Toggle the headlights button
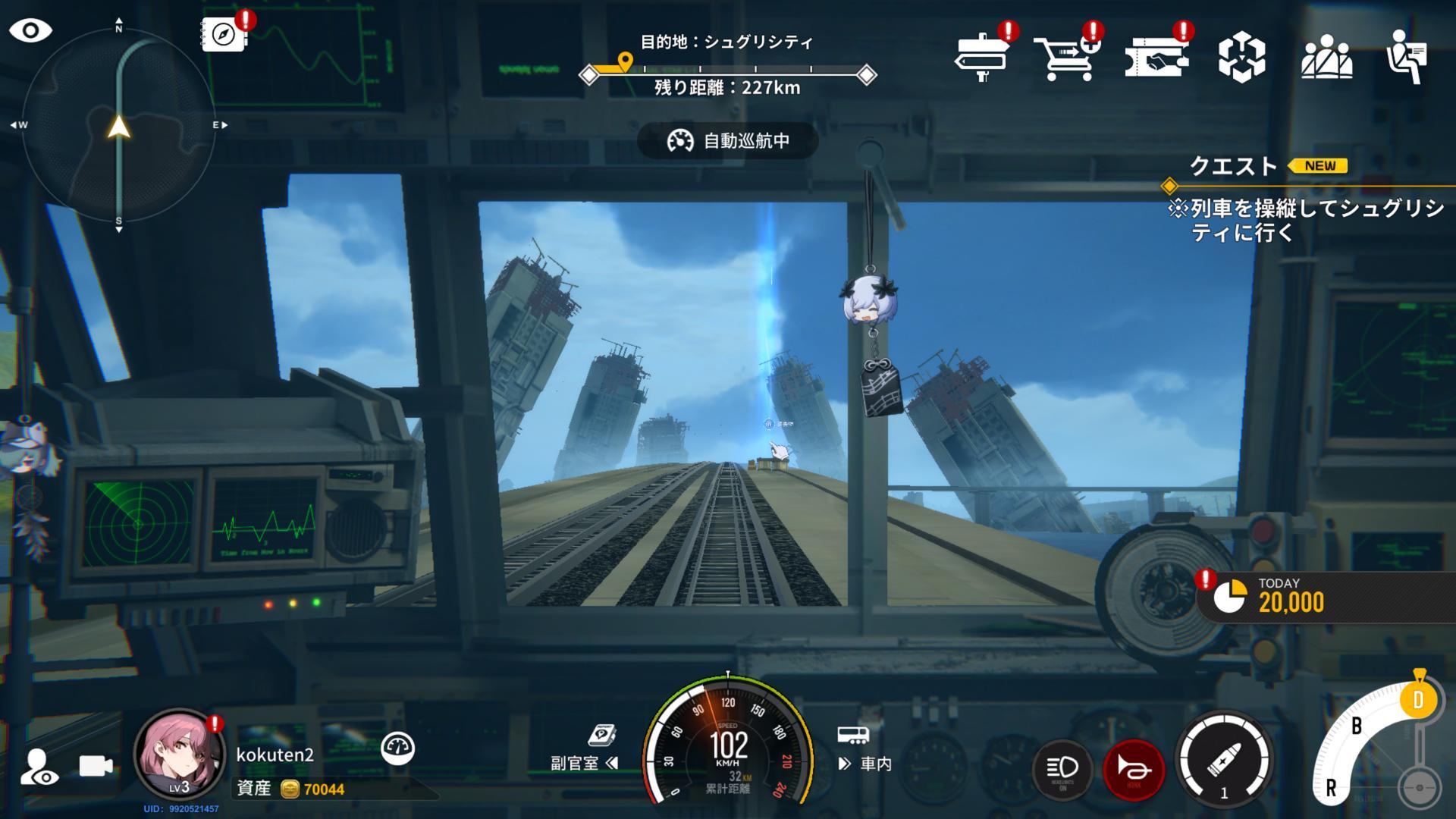 point(1062,769)
